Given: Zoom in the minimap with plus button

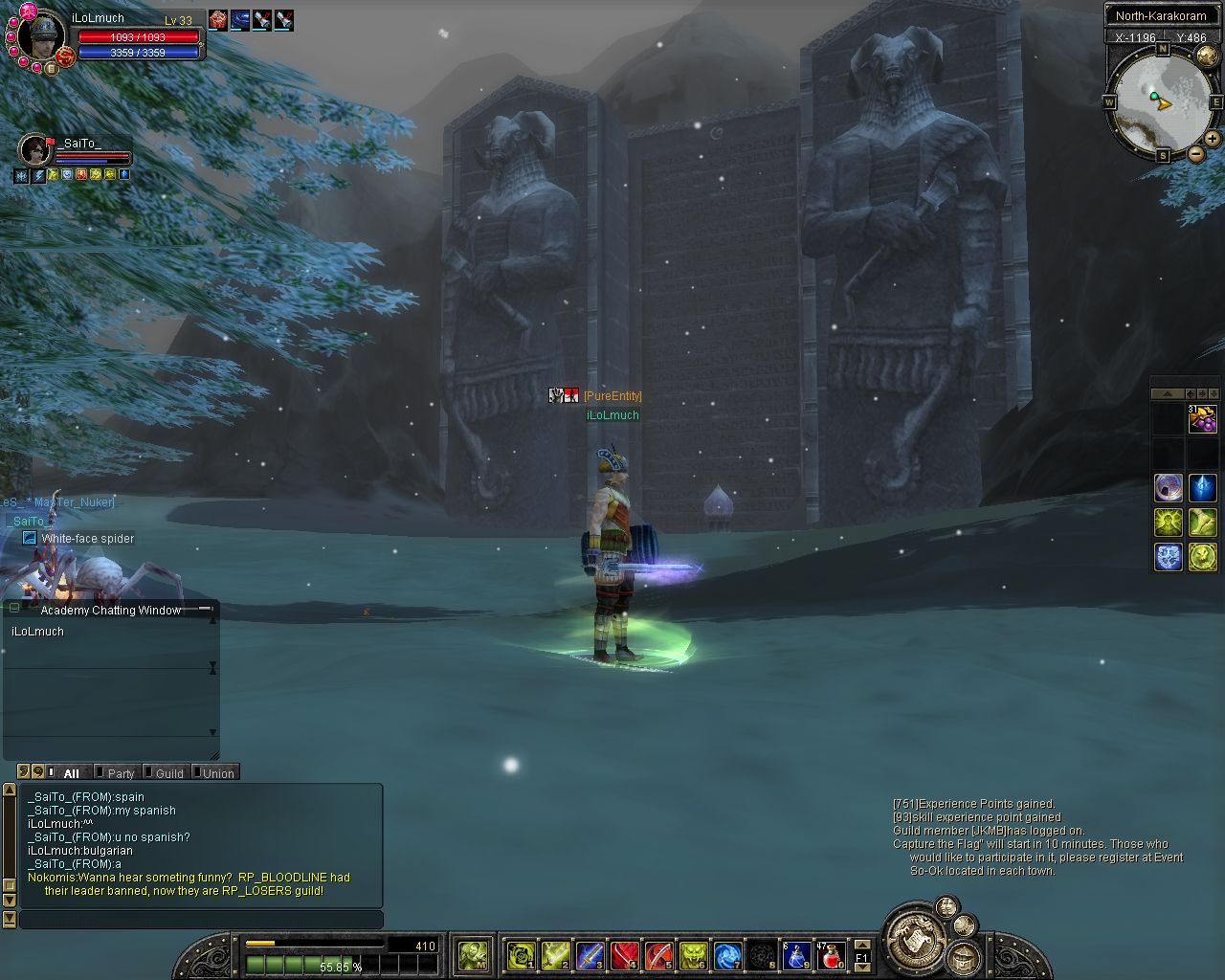Looking at the screenshot, I should [1212, 139].
